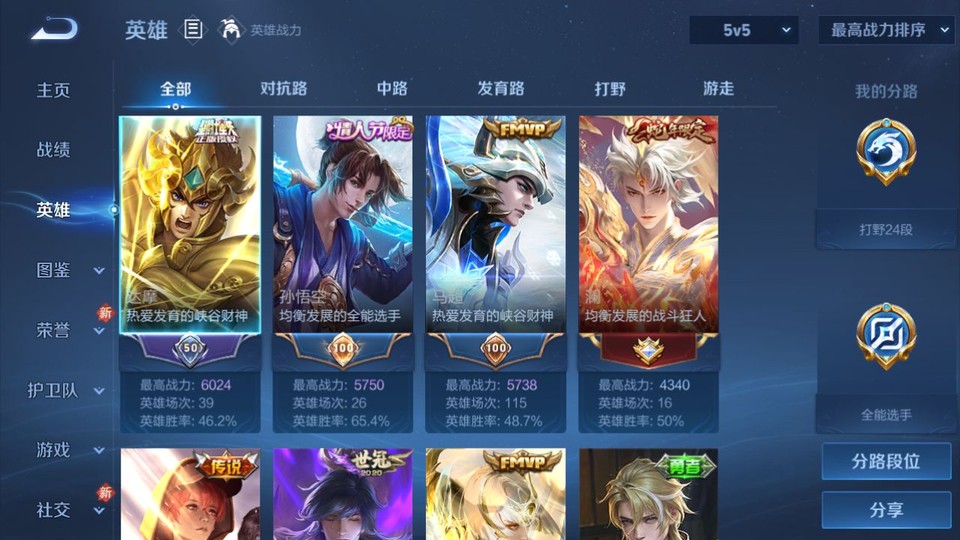Select the 孙悟空 hero card

pyautogui.click(x=342, y=225)
